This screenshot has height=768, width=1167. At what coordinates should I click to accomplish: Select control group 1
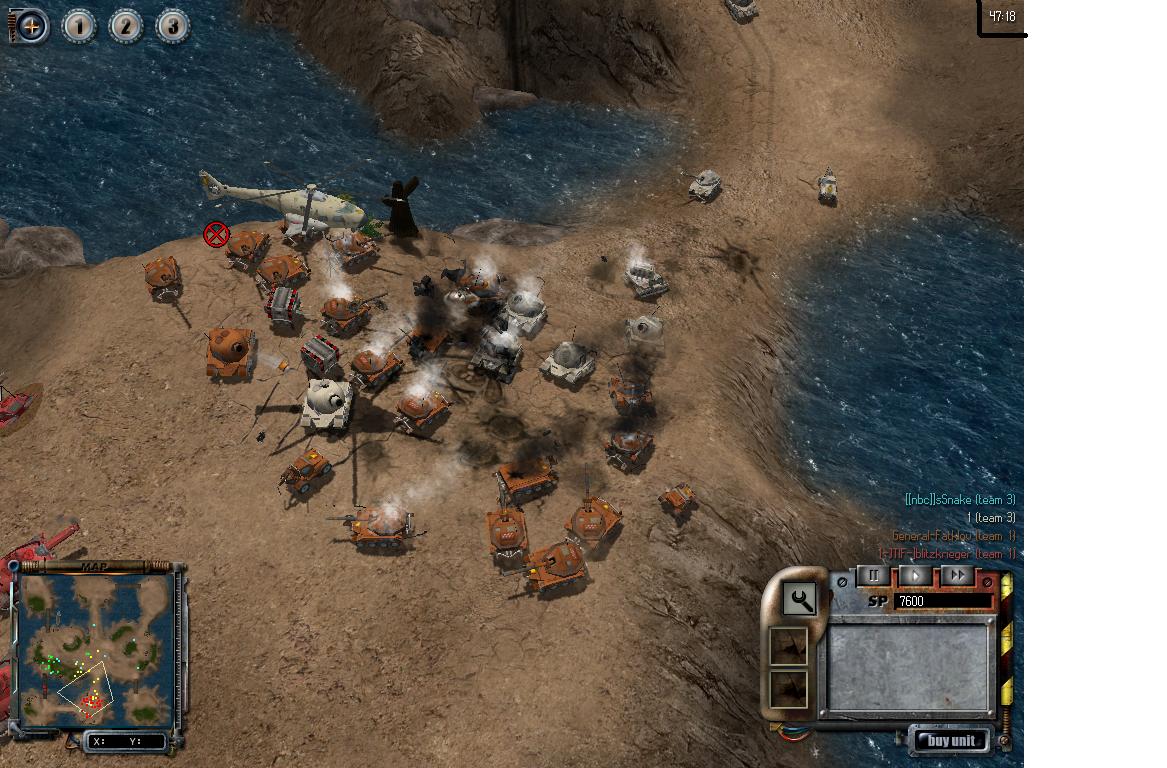79,26
